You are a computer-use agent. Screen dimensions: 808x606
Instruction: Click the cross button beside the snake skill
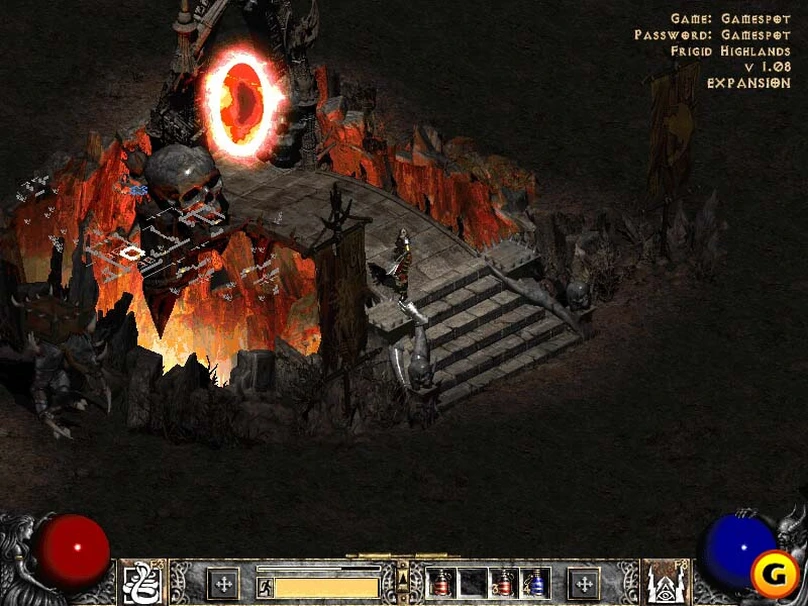click(x=223, y=583)
